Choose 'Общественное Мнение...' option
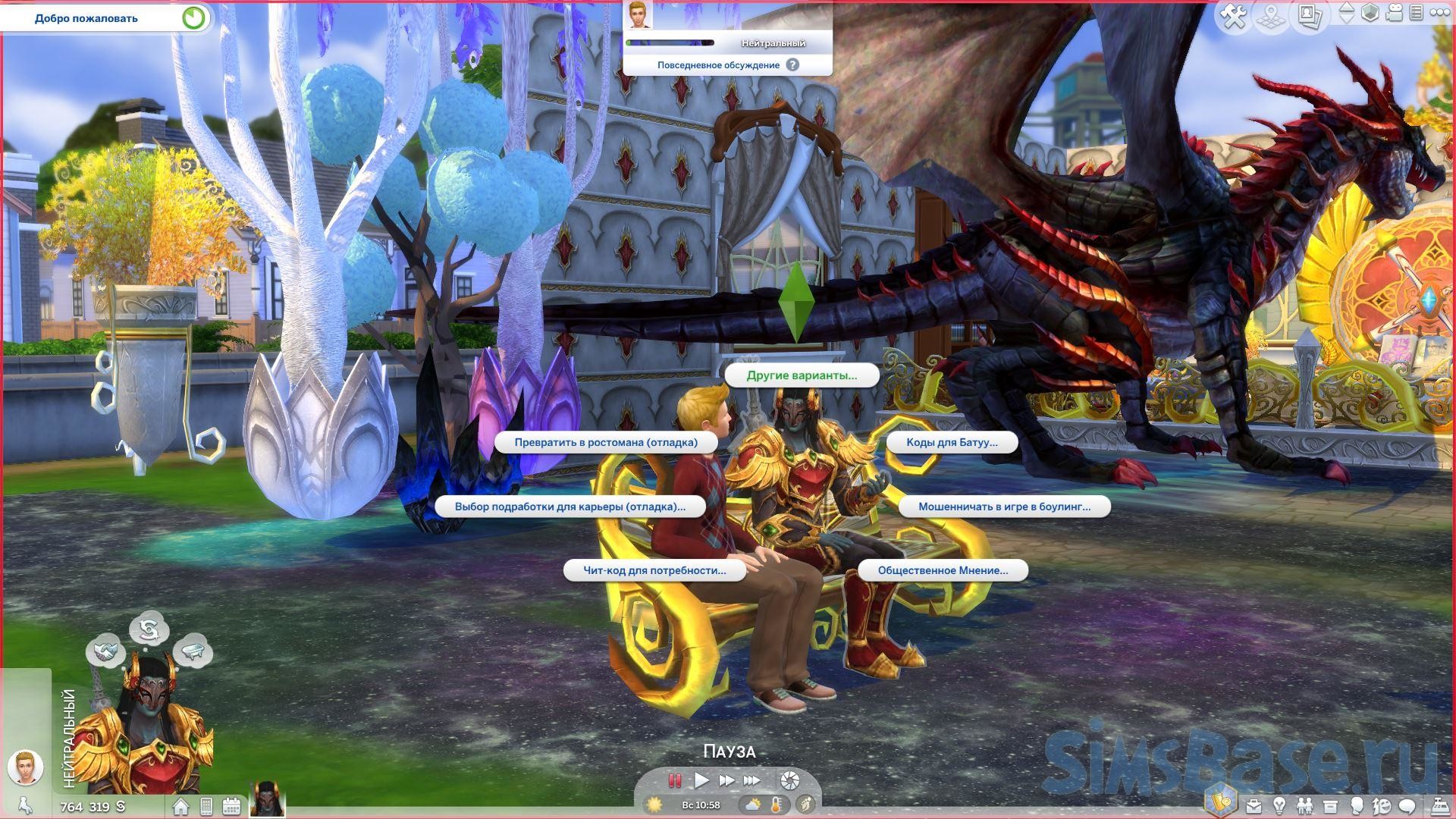 [x=943, y=570]
